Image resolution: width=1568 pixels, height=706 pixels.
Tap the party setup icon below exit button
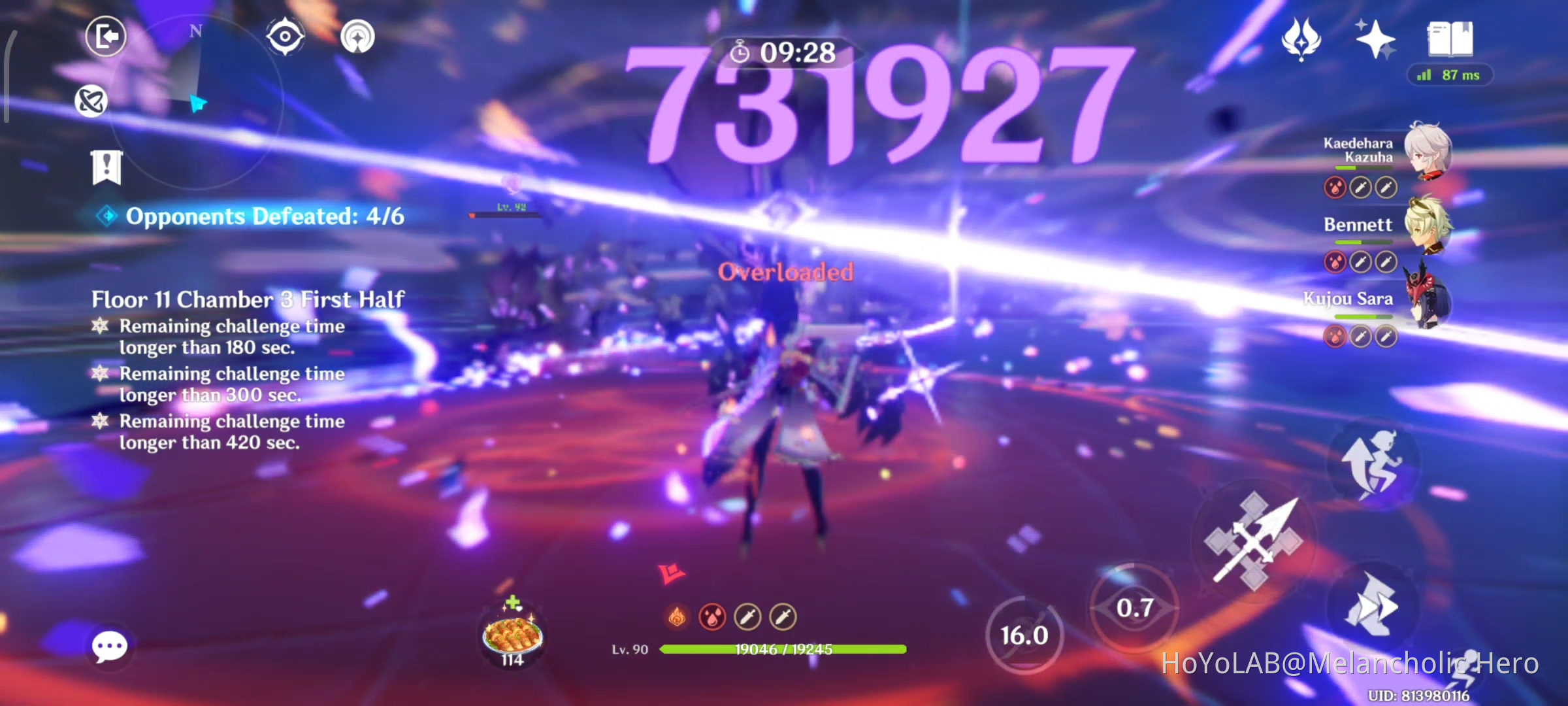[91, 101]
